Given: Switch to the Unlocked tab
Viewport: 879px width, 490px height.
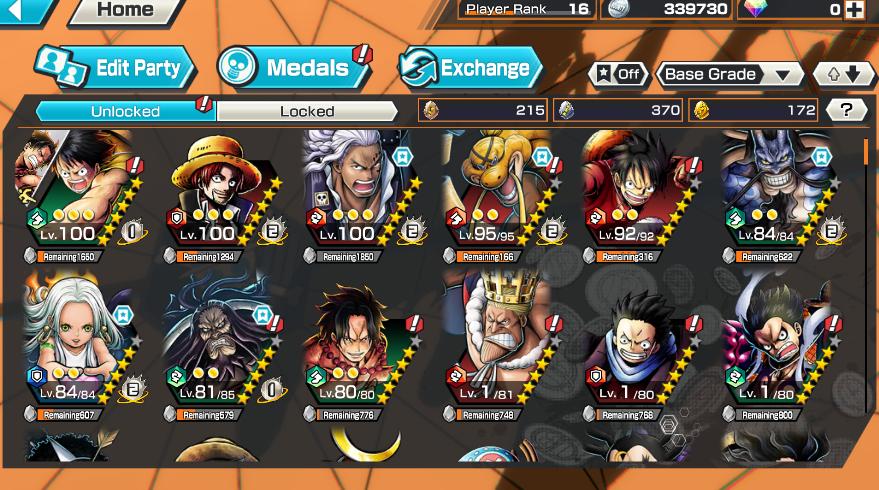Looking at the screenshot, I should click(x=125, y=111).
